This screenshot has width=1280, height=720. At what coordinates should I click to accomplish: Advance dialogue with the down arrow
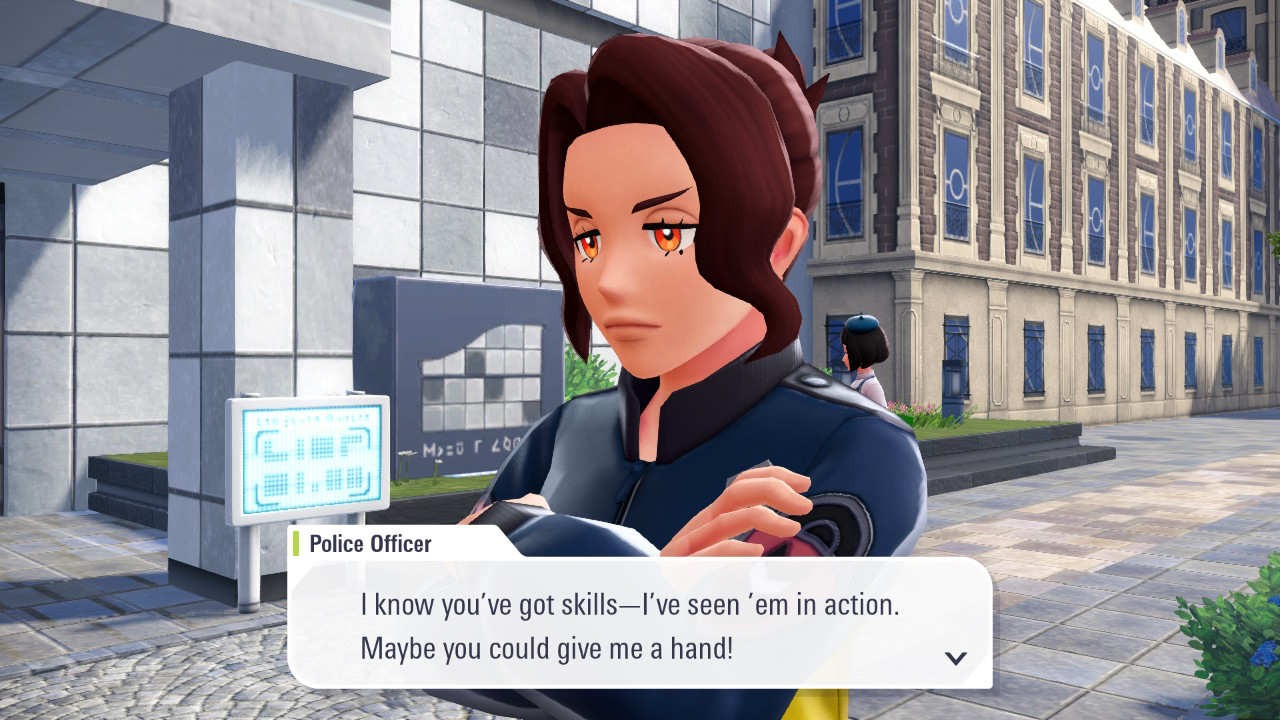click(x=956, y=658)
